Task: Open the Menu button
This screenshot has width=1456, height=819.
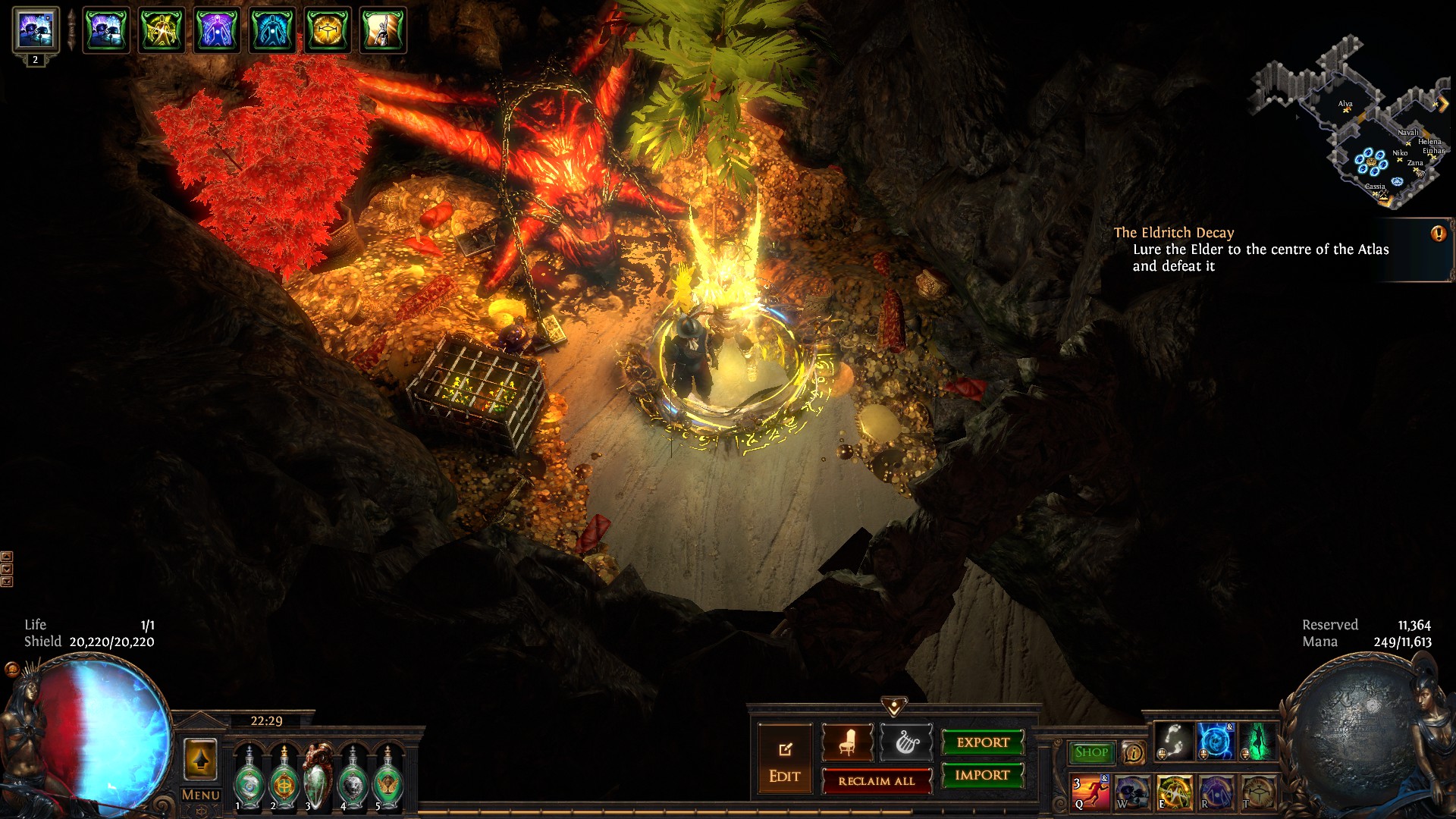Action: [x=200, y=795]
